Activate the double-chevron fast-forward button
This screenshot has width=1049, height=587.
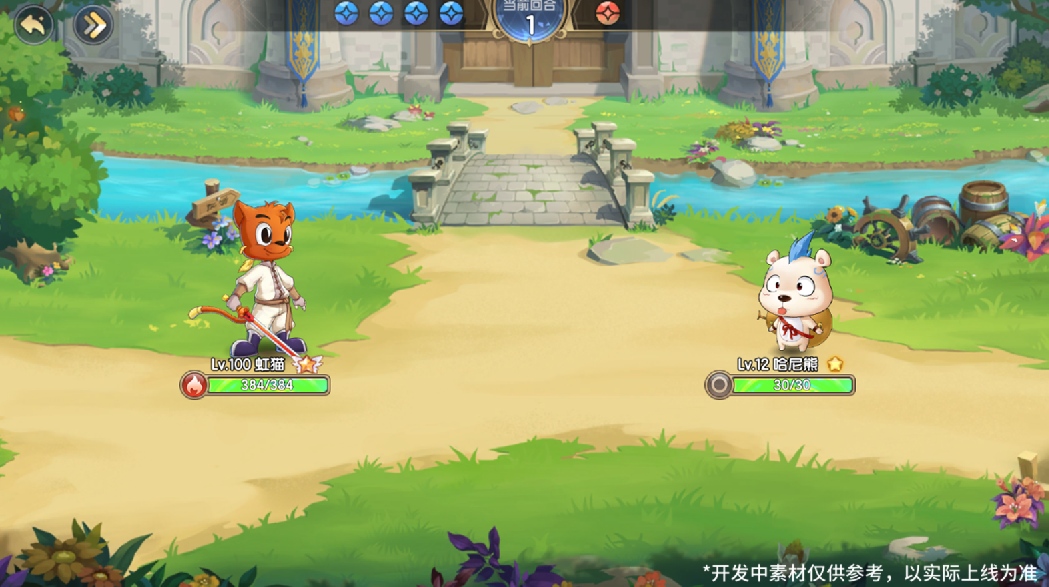coord(93,24)
